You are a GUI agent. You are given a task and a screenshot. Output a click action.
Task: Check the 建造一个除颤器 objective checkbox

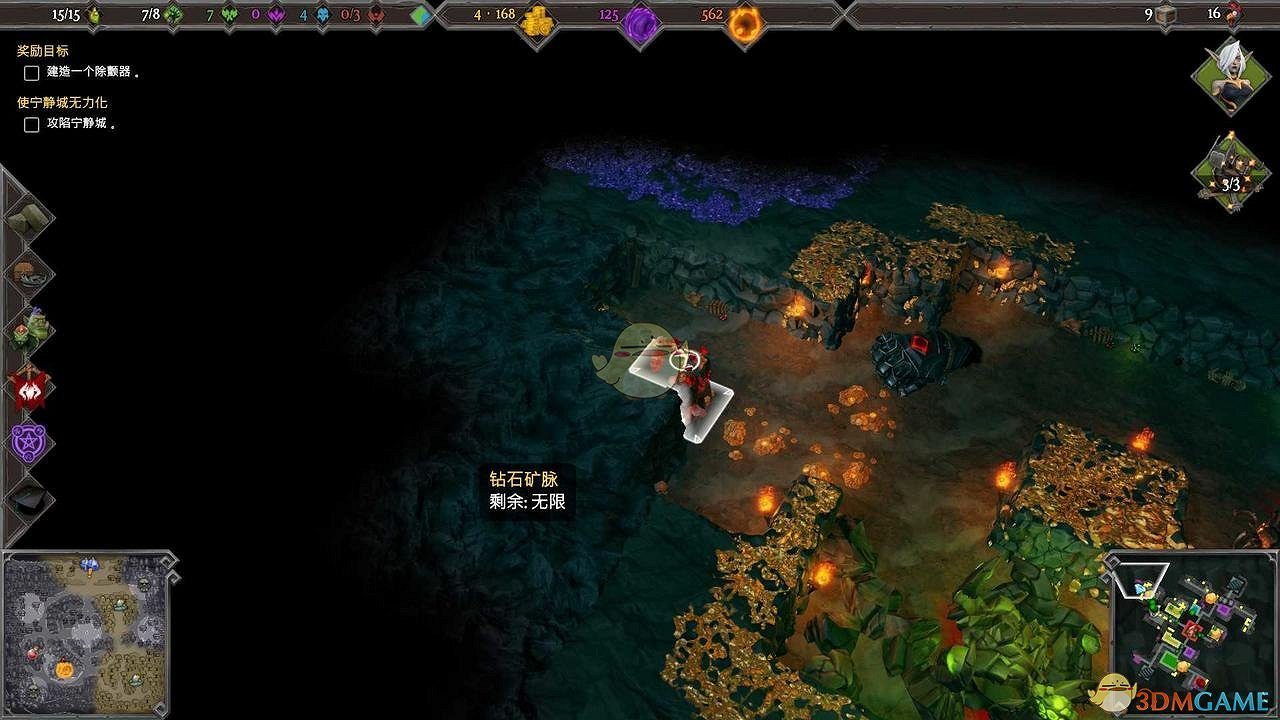[x=31, y=73]
